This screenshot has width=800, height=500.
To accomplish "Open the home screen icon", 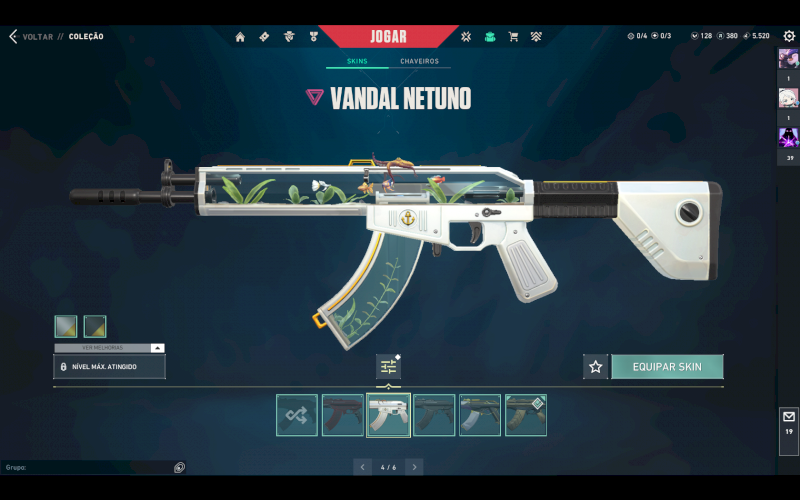I will point(240,37).
